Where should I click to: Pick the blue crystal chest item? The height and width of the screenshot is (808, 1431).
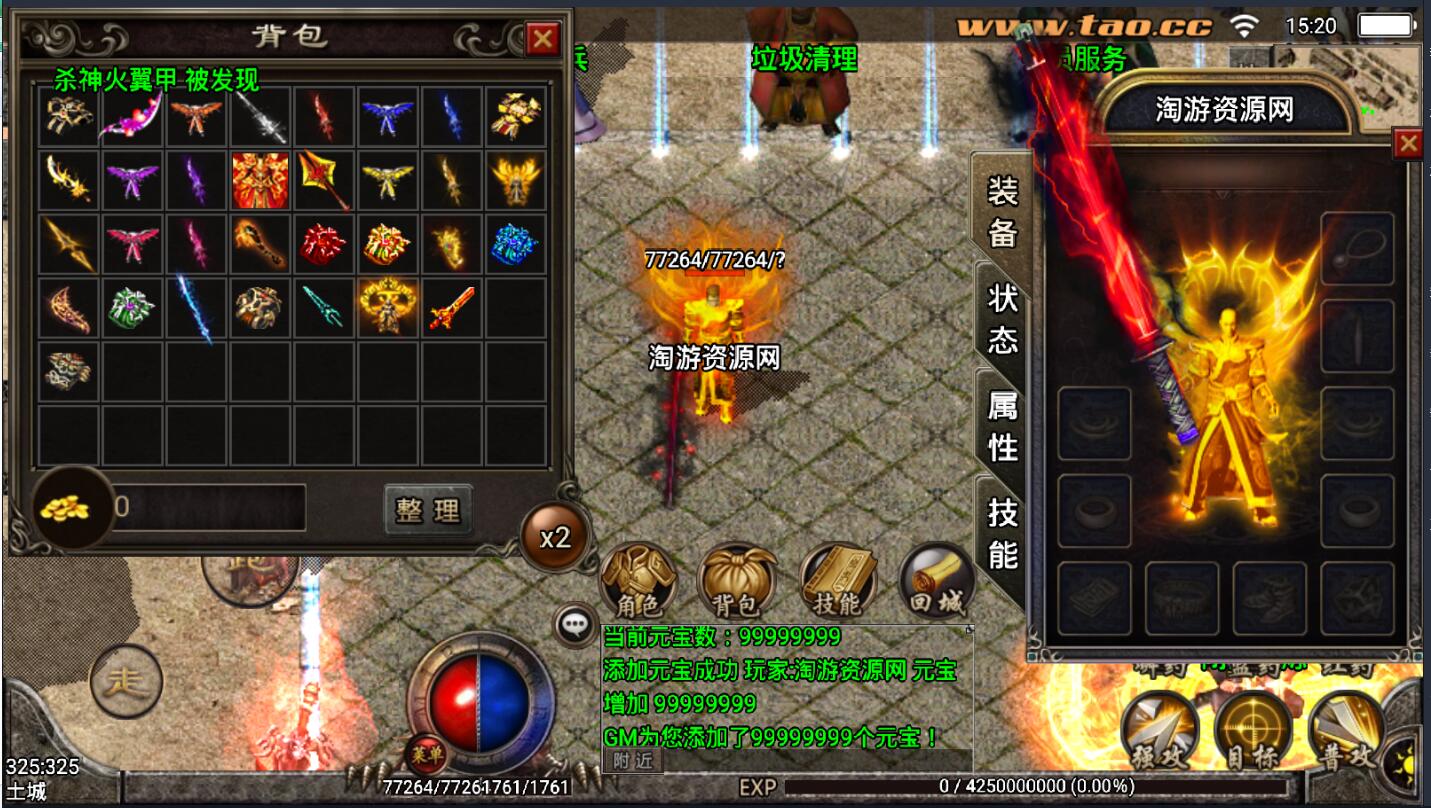tap(516, 244)
